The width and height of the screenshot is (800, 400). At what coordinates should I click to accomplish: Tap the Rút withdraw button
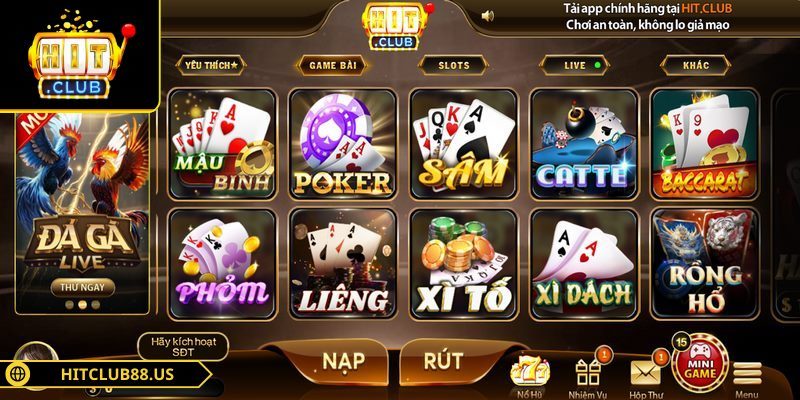click(x=443, y=360)
